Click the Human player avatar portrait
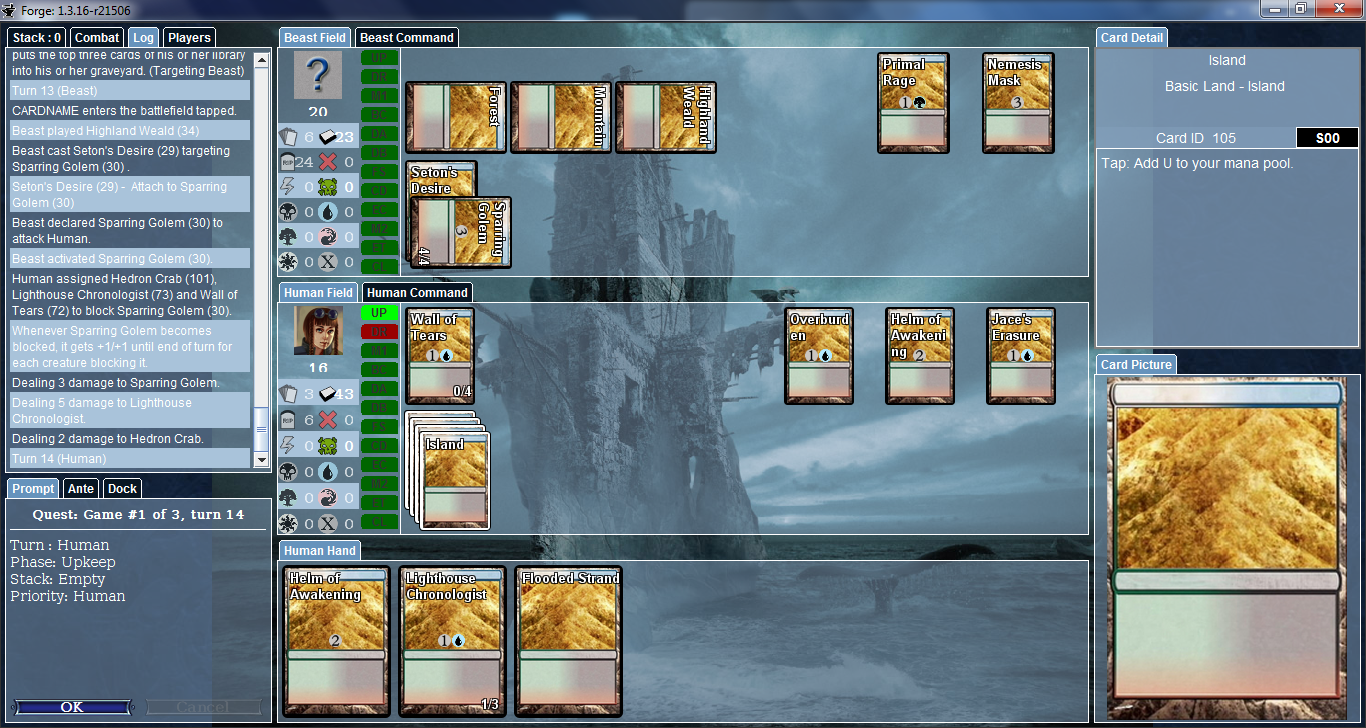Screen dimensions: 1366x728 [318, 331]
